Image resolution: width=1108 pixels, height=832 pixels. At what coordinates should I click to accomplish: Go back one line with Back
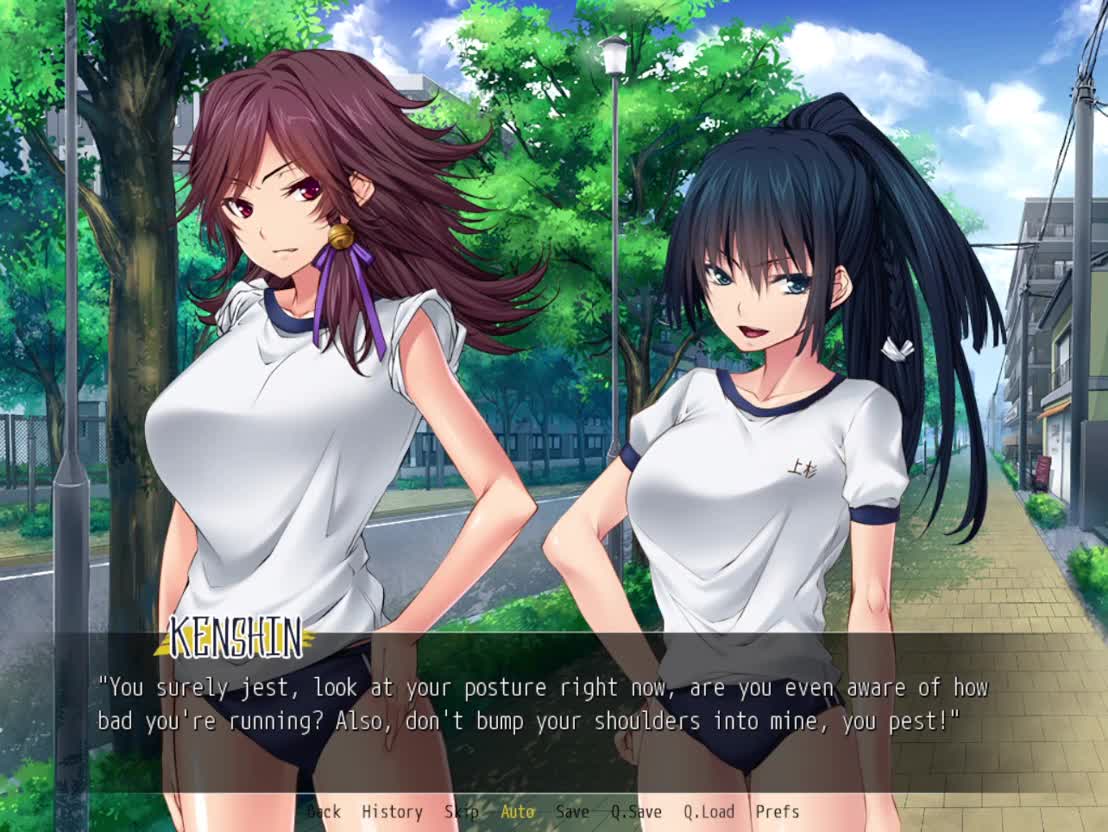[323, 812]
